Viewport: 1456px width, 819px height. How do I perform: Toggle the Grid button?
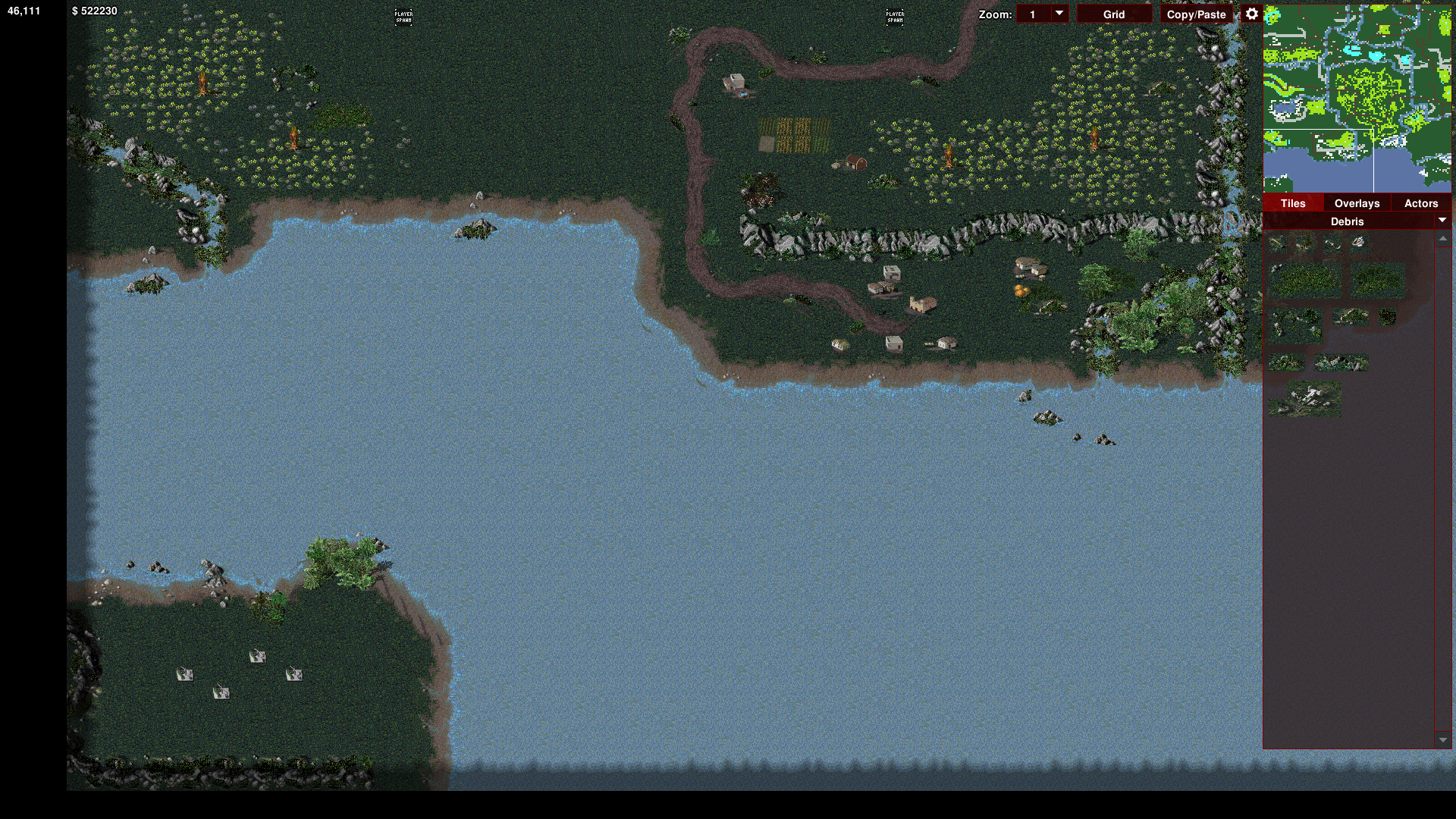[1113, 14]
